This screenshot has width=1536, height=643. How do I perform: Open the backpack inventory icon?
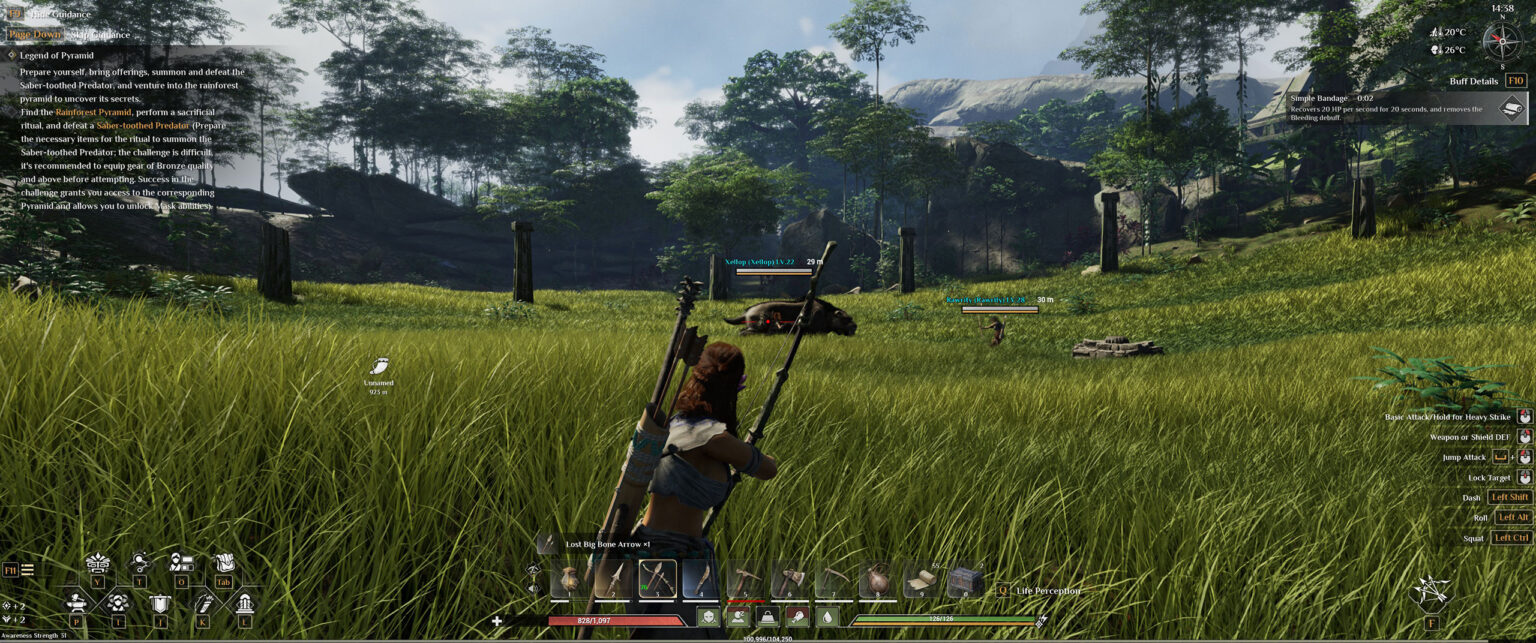click(x=224, y=563)
